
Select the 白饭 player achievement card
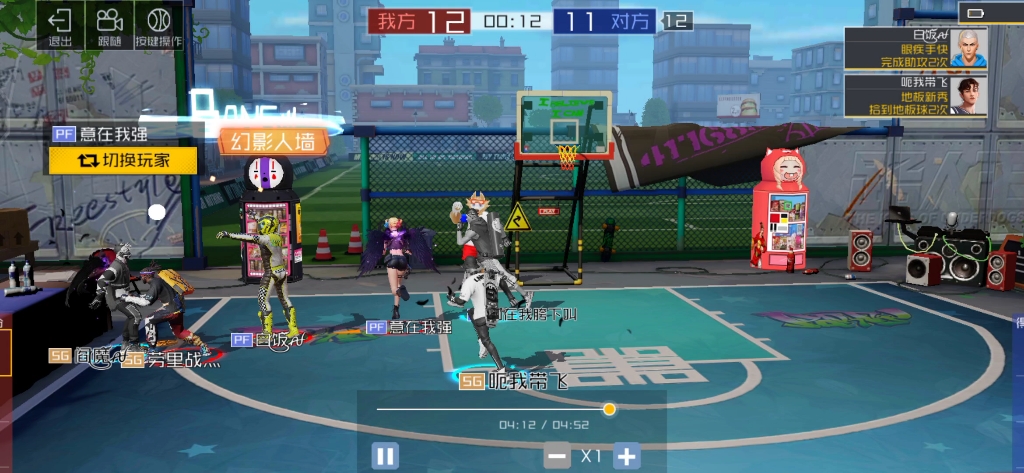tap(916, 49)
